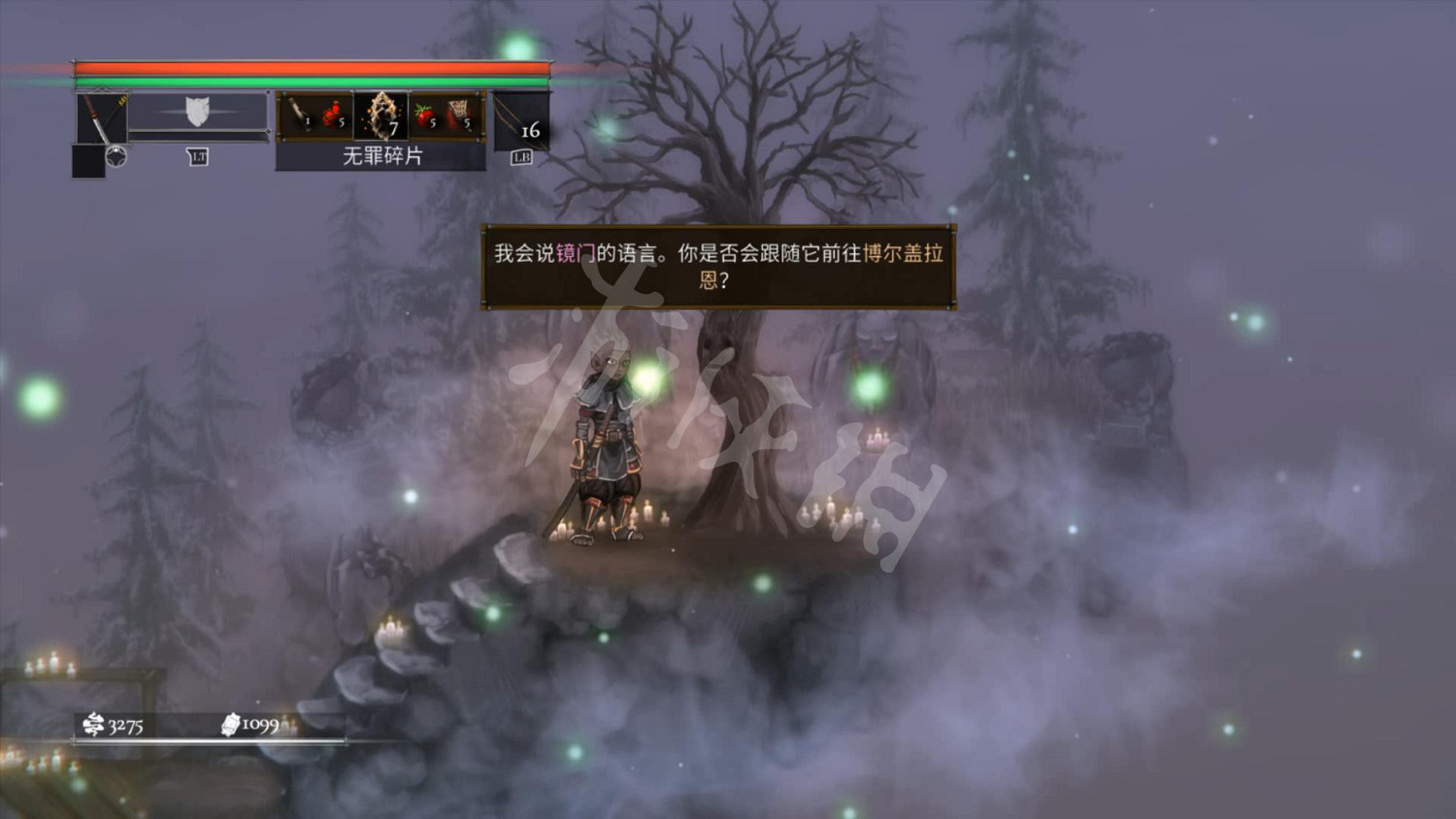The height and width of the screenshot is (819, 1456).
Task: Click the gold pouch icon beside 1099
Action: (x=232, y=724)
